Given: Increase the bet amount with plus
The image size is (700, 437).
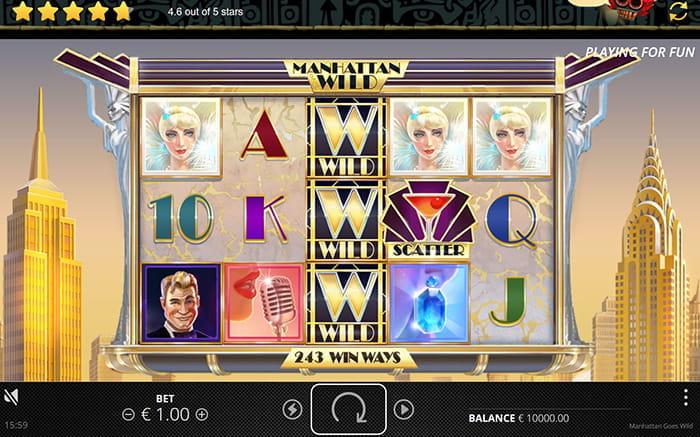Looking at the screenshot, I should coord(202,414).
